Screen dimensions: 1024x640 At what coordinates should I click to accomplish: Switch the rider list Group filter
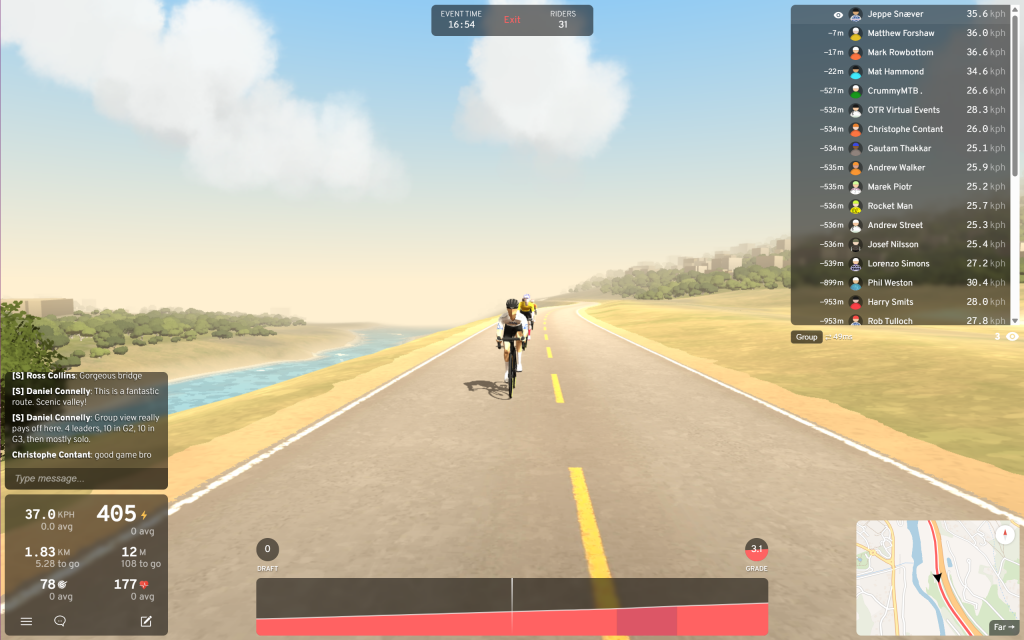tap(807, 337)
